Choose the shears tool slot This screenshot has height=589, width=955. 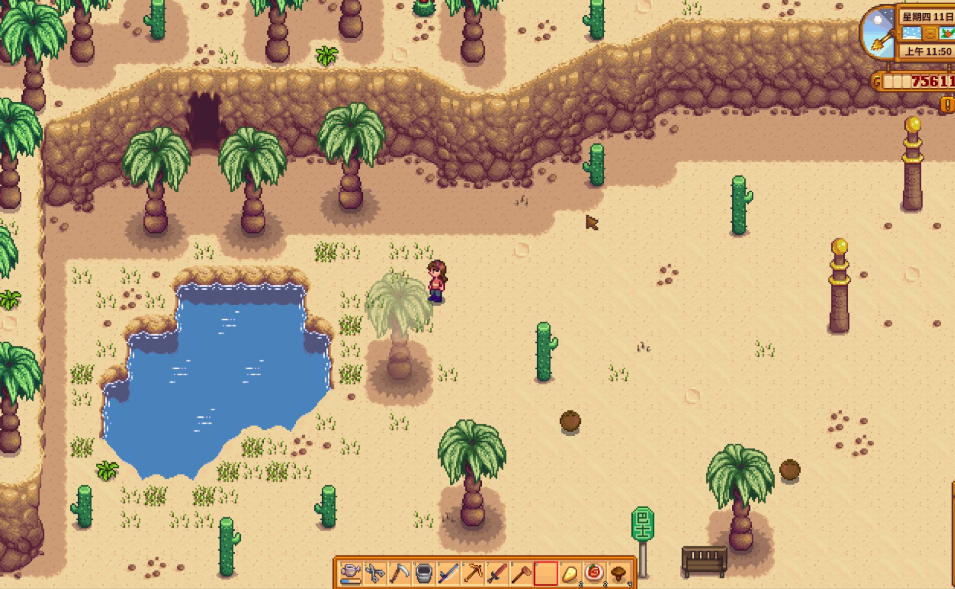(x=375, y=573)
